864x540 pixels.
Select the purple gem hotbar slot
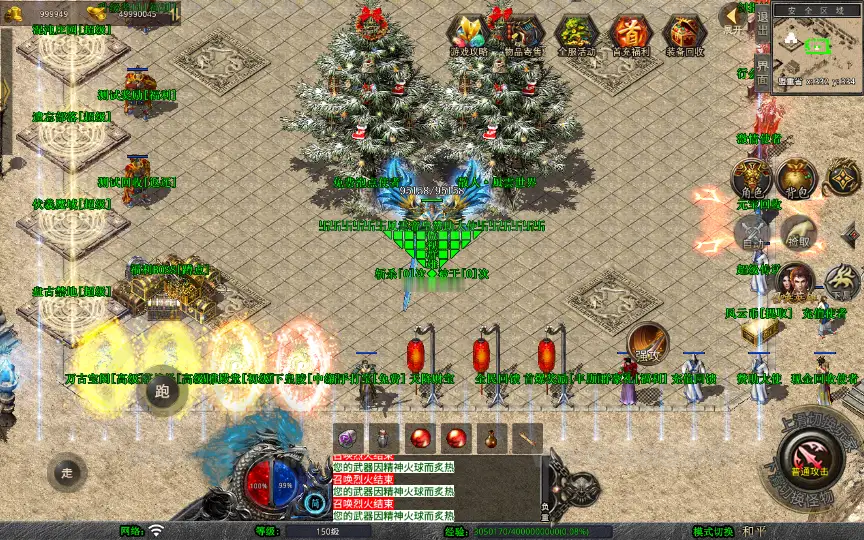(x=347, y=437)
